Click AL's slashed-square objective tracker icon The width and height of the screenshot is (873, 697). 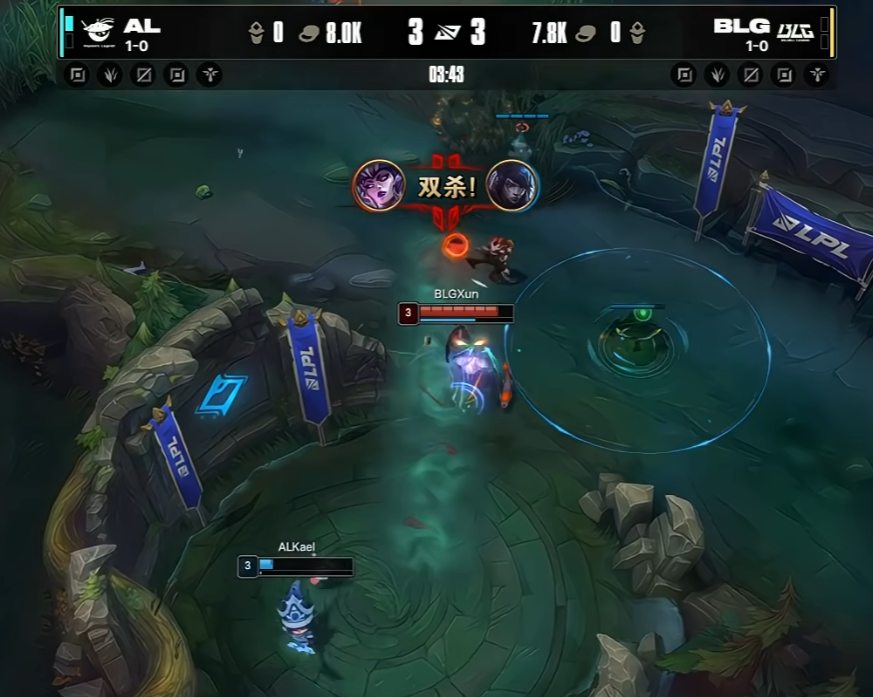[143, 75]
